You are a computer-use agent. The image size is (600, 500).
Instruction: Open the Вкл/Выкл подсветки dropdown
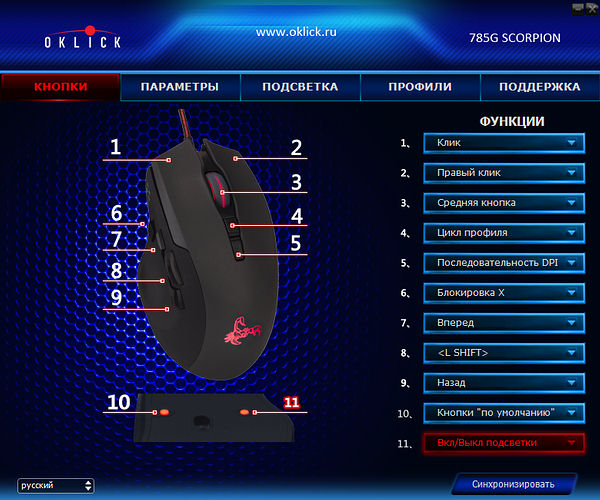(503, 442)
